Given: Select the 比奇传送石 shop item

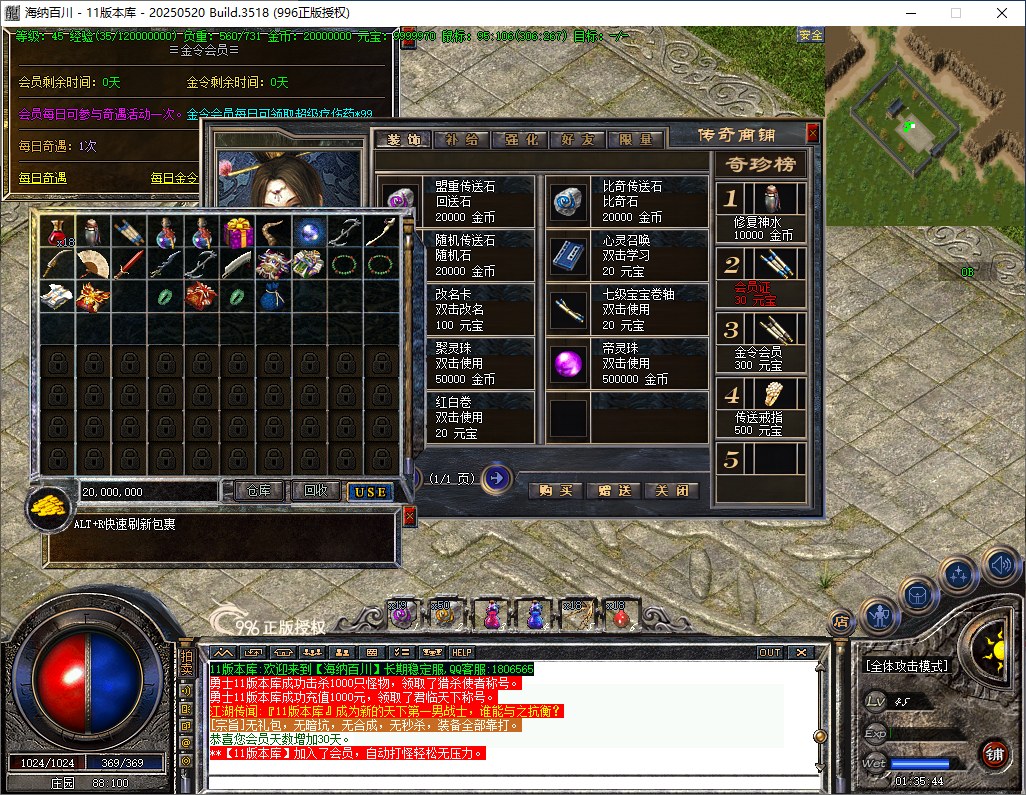Looking at the screenshot, I should (627, 202).
